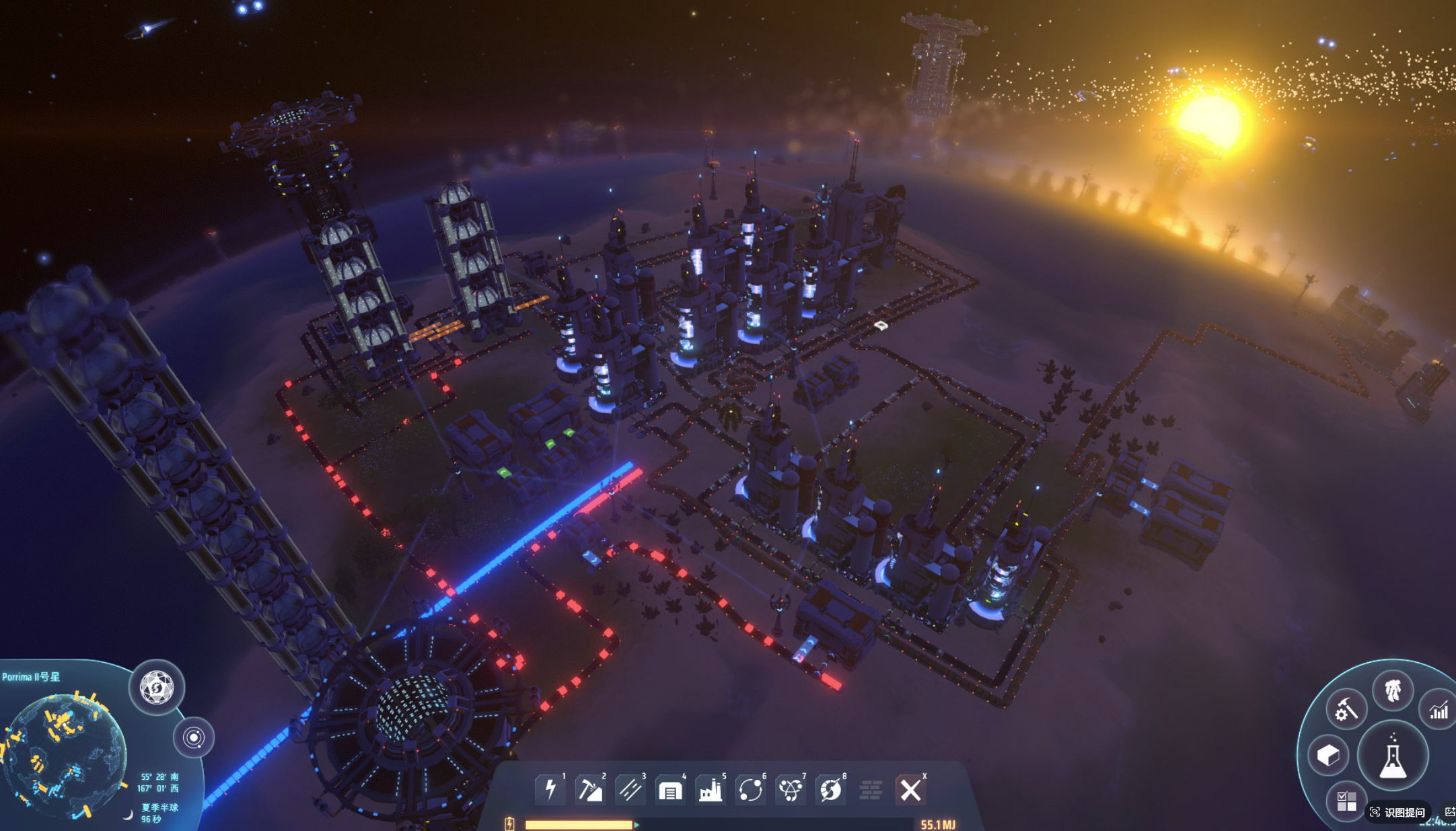Close the build menu with X
The width and height of the screenshot is (1456, 831).
coord(910,790)
